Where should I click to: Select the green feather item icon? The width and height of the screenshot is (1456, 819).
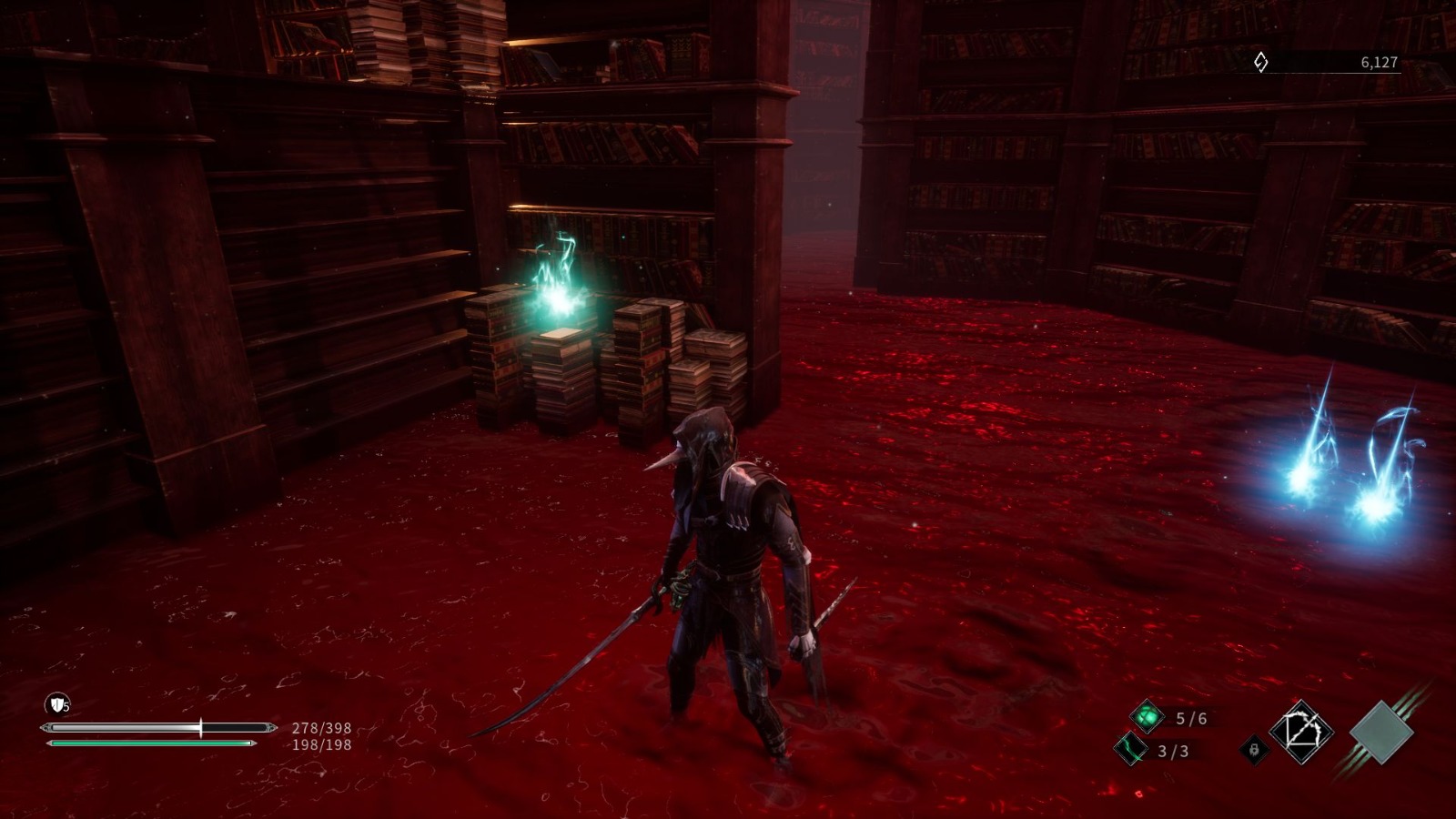tap(1131, 749)
